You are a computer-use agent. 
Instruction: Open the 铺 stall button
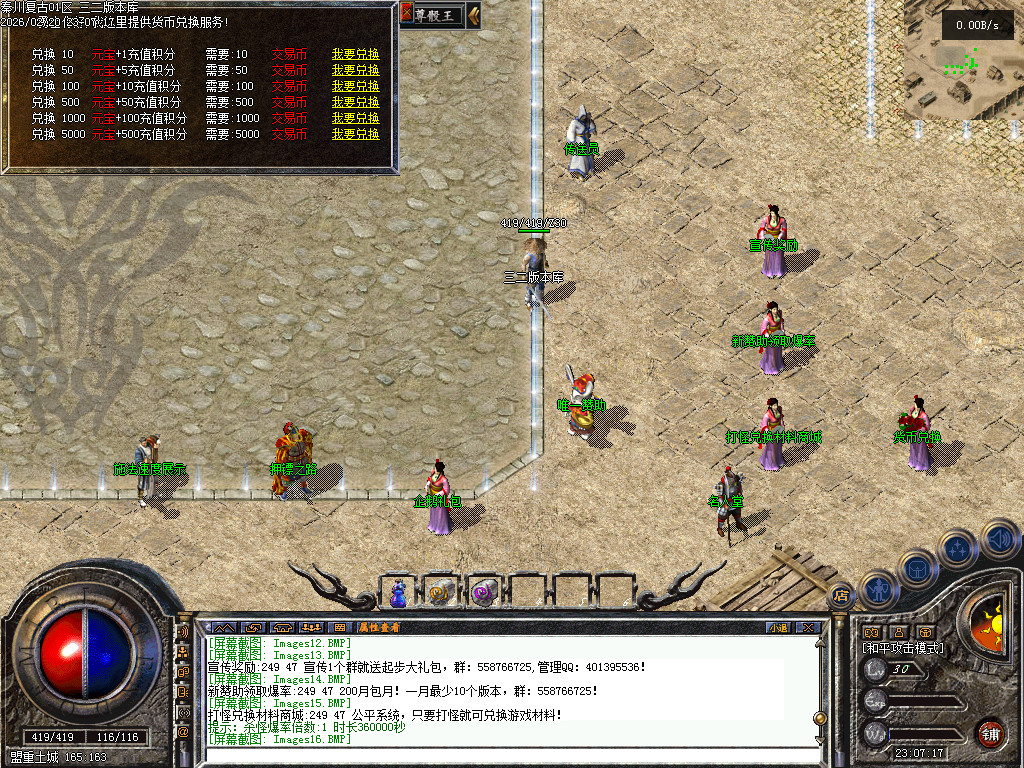(x=990, y=733)
